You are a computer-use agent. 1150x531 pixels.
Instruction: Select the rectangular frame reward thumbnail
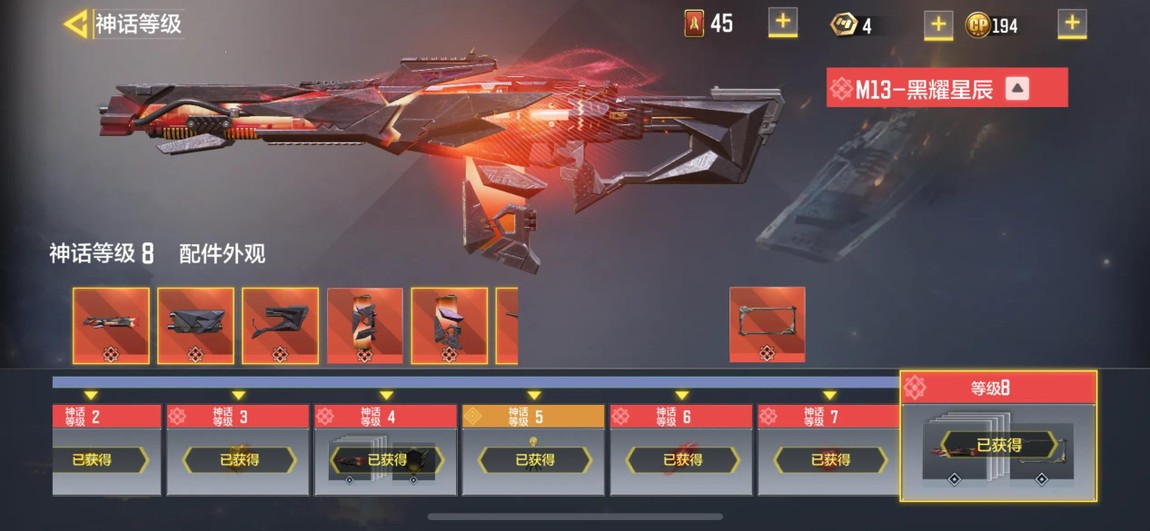[x=767, y=325]
